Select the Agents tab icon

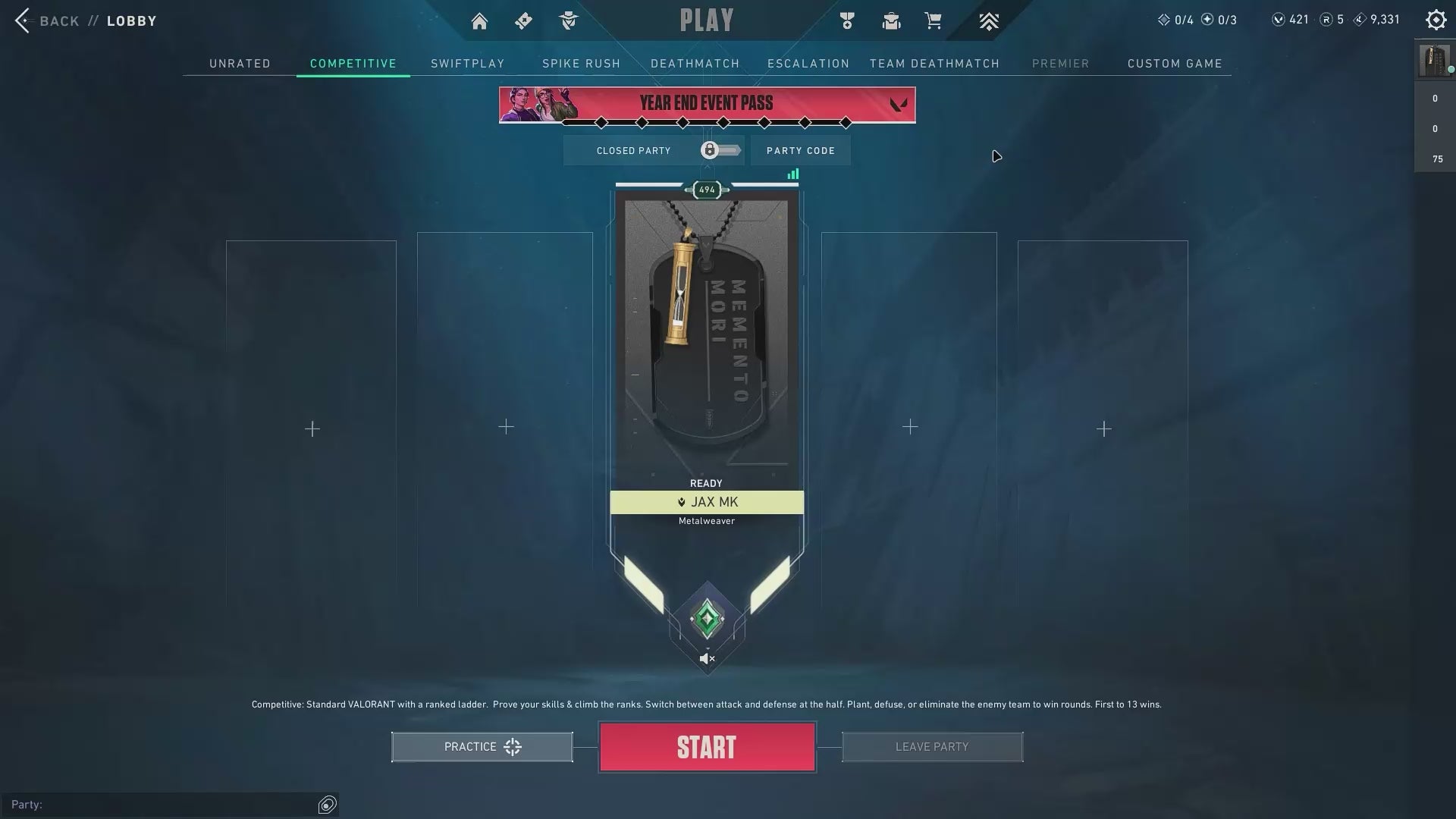[x=568, y=20]
